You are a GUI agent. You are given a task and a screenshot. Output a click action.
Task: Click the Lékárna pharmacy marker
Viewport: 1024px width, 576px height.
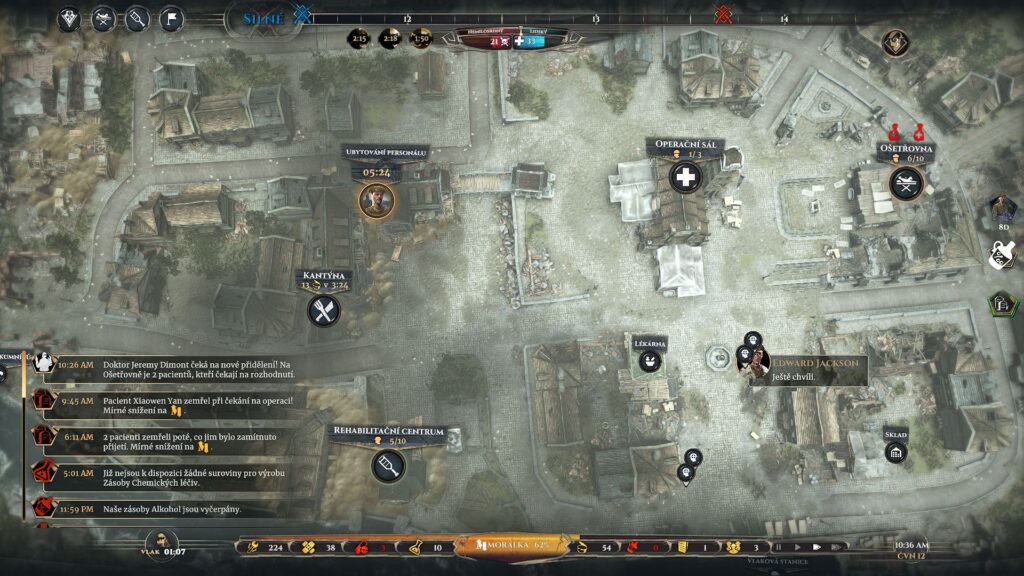(650, 361)
